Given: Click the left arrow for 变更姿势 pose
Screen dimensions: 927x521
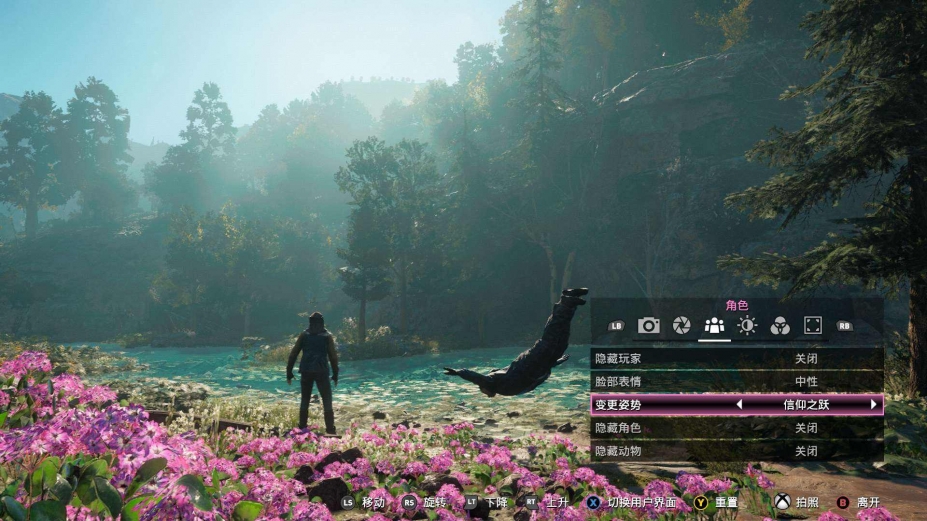Looking at the screenshot, I should [739, 405].
